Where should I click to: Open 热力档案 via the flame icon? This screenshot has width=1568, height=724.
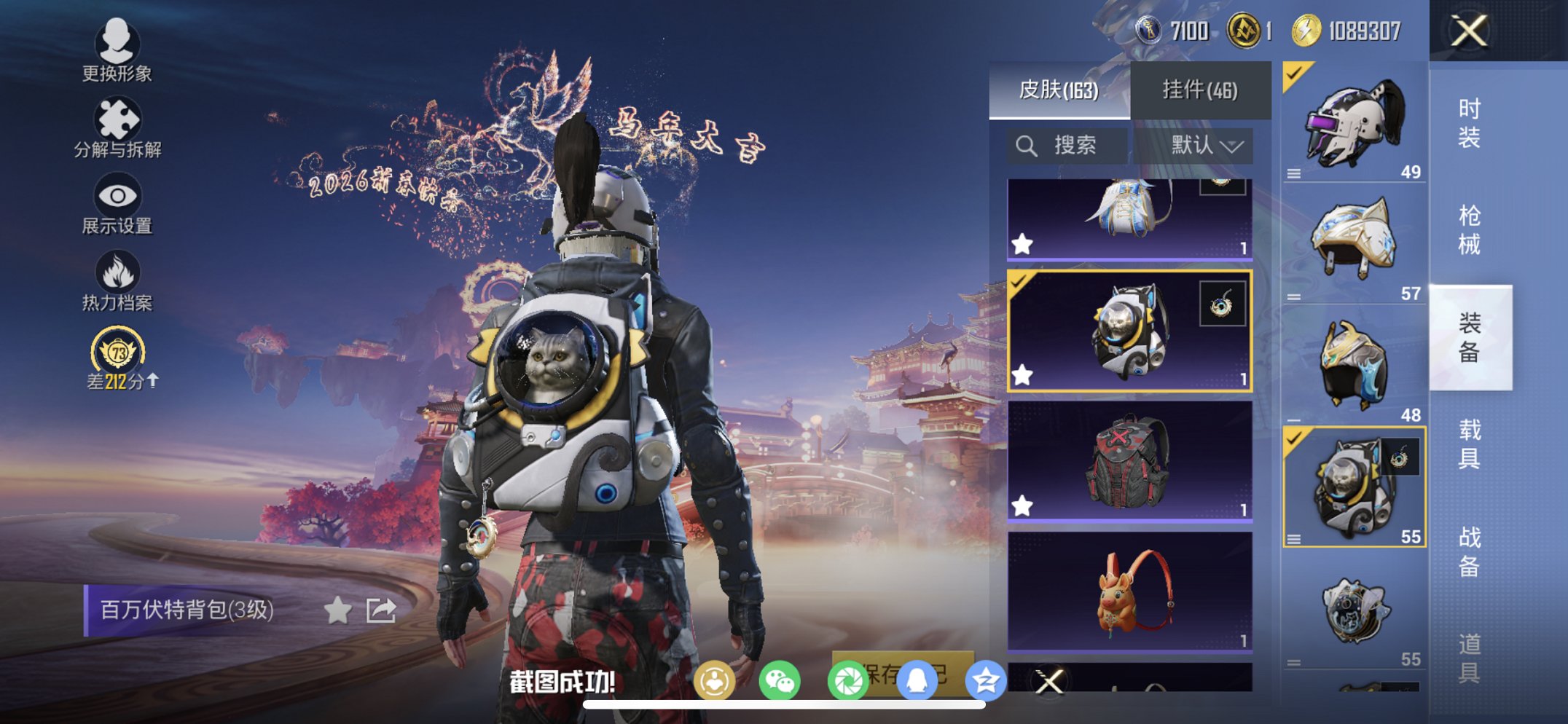point(117,270)
